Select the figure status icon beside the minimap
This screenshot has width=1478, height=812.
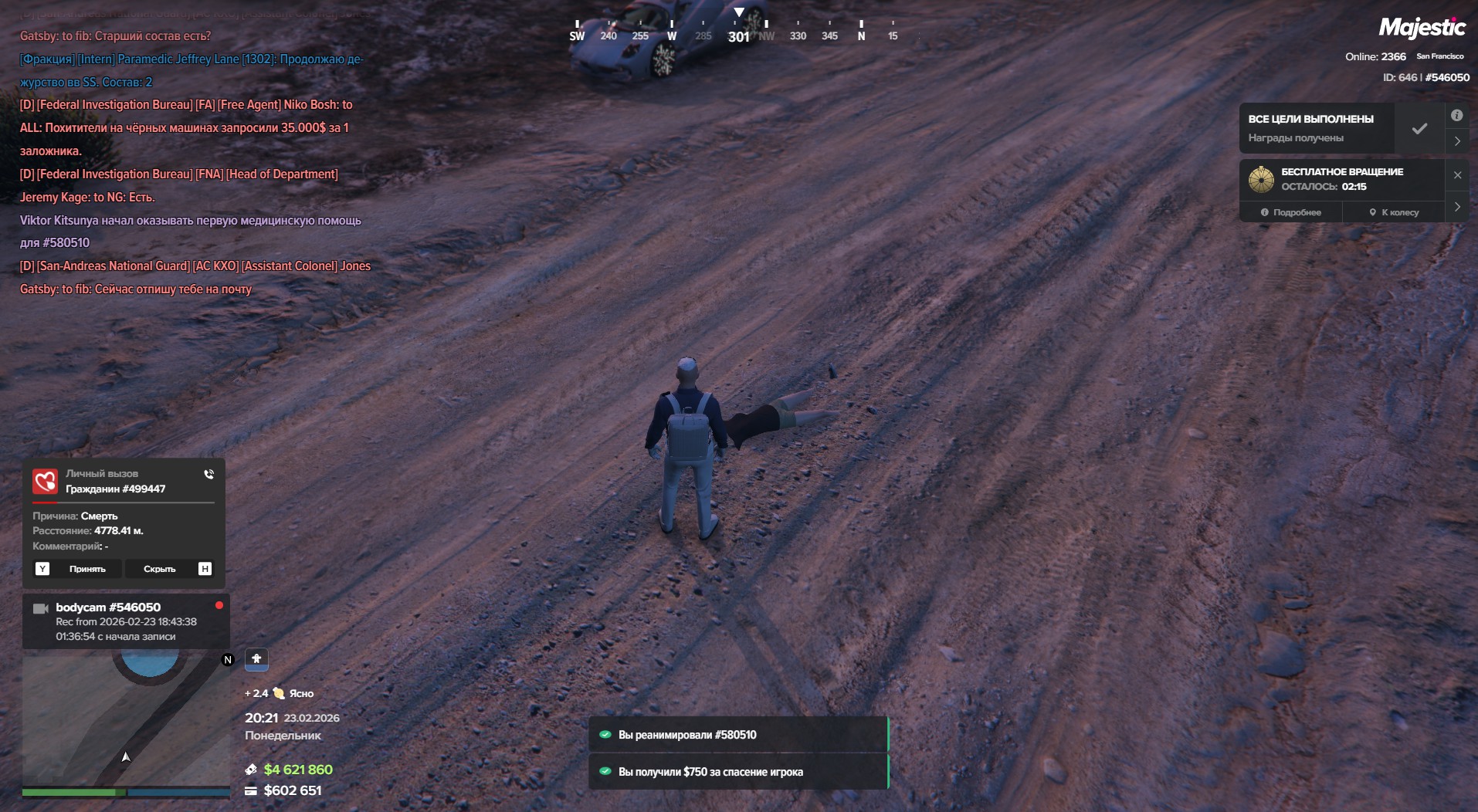pos(256,658)
